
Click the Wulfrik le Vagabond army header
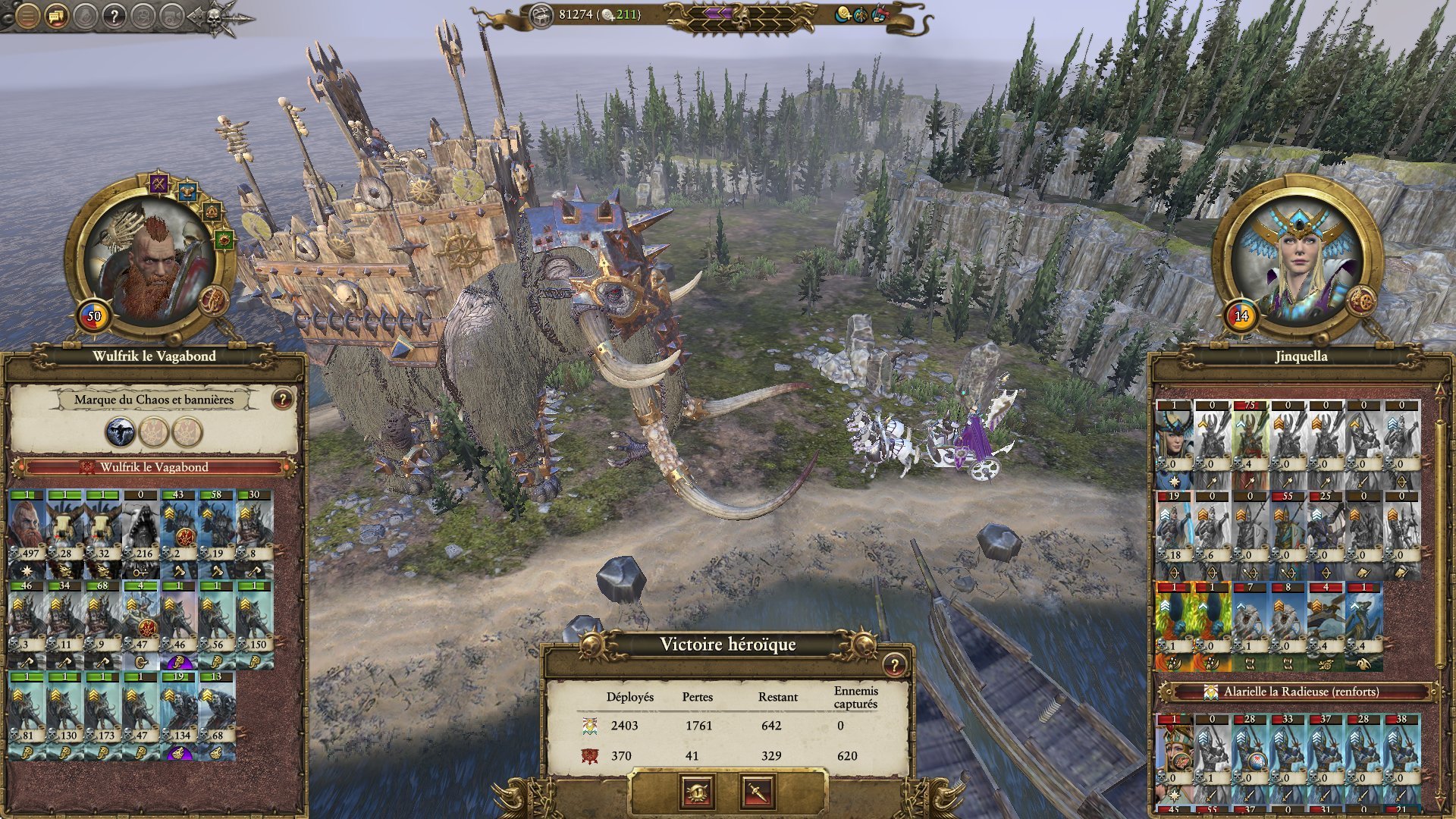[x=154, y=467]
